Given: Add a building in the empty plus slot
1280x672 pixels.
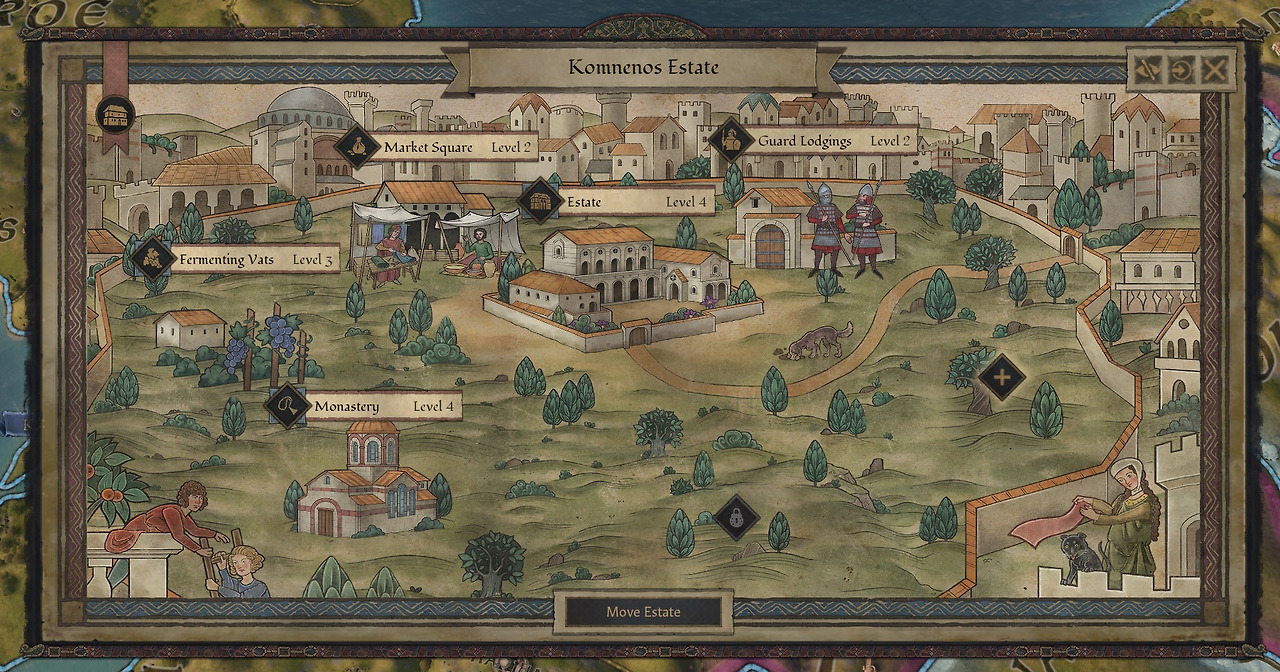Looking at the screenshot, I should click(1001, 377).
